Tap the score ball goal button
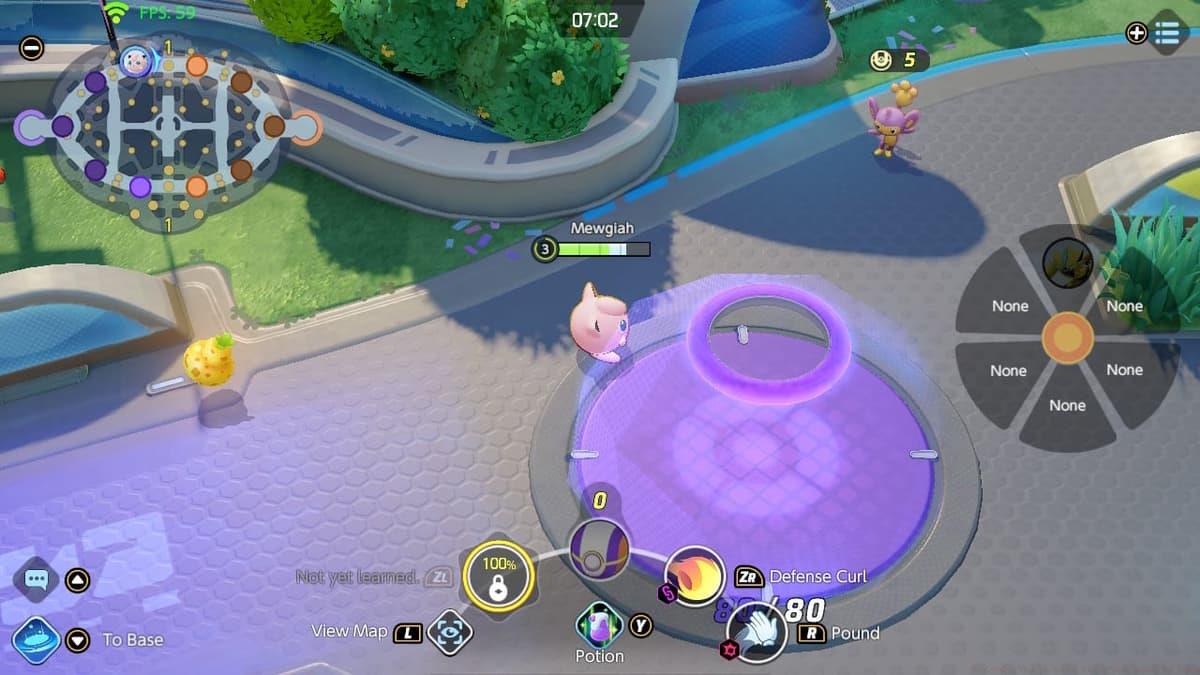This screenshot has height=675, width=1200. click(x=599, y=549)
